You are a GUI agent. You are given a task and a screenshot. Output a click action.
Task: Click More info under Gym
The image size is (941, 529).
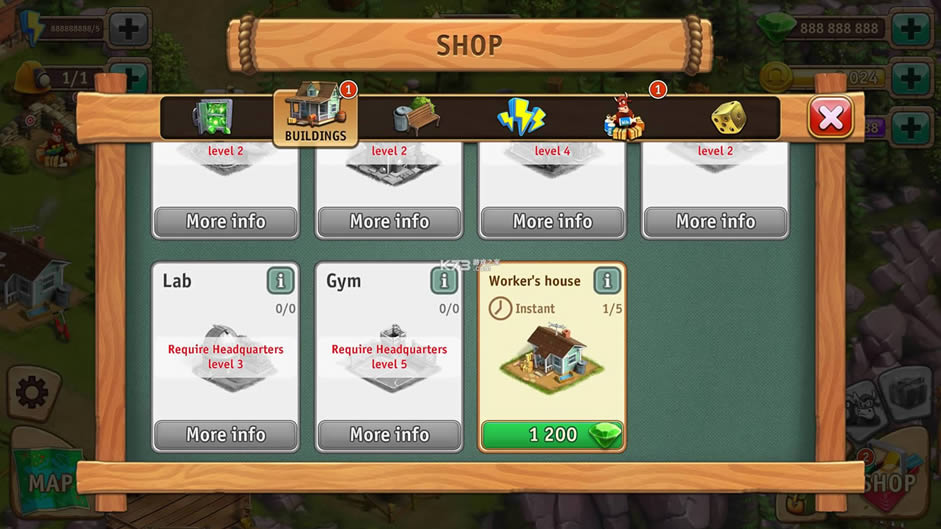coord(389,435)
